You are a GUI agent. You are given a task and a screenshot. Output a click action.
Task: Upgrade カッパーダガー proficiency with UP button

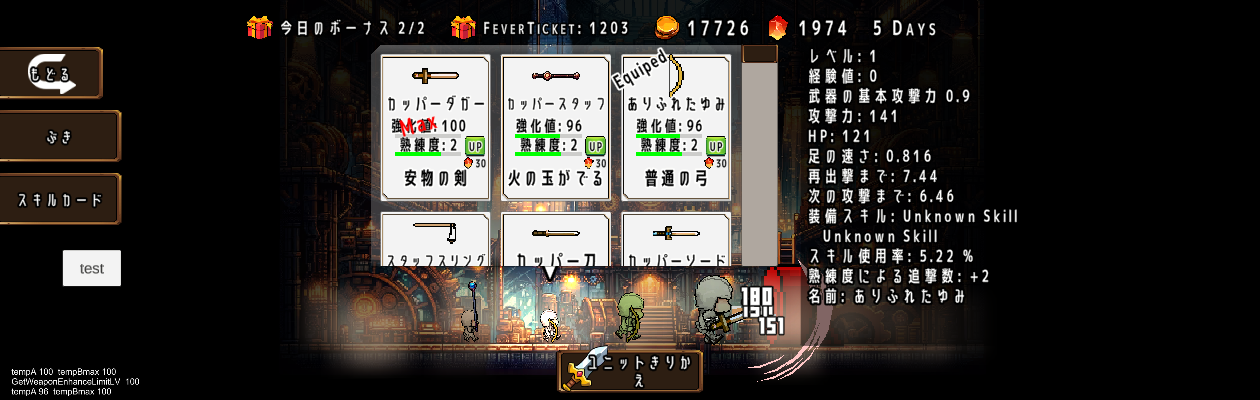[475, 146]
